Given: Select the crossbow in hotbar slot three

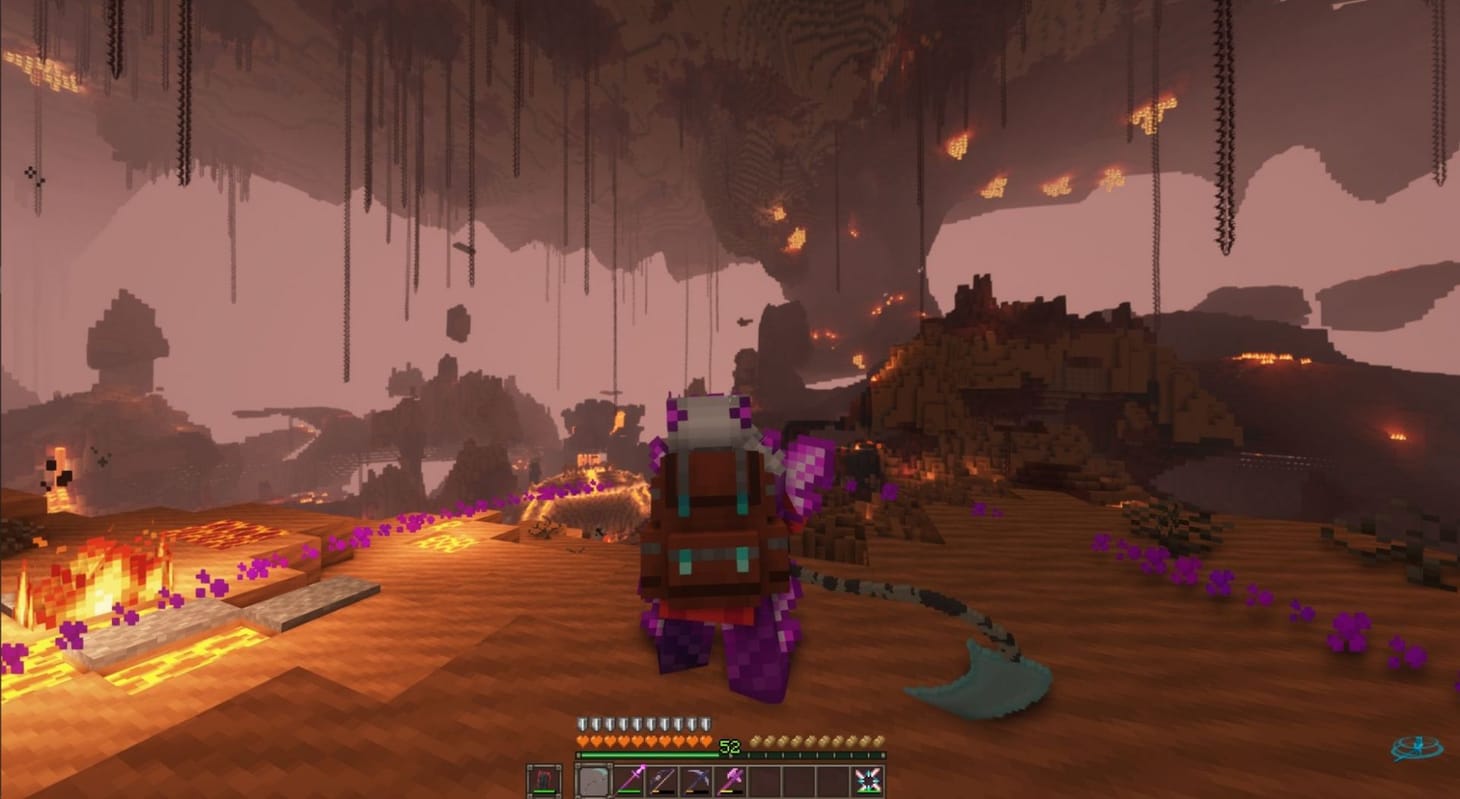Looking at the screenshot, I should (661, 782).
